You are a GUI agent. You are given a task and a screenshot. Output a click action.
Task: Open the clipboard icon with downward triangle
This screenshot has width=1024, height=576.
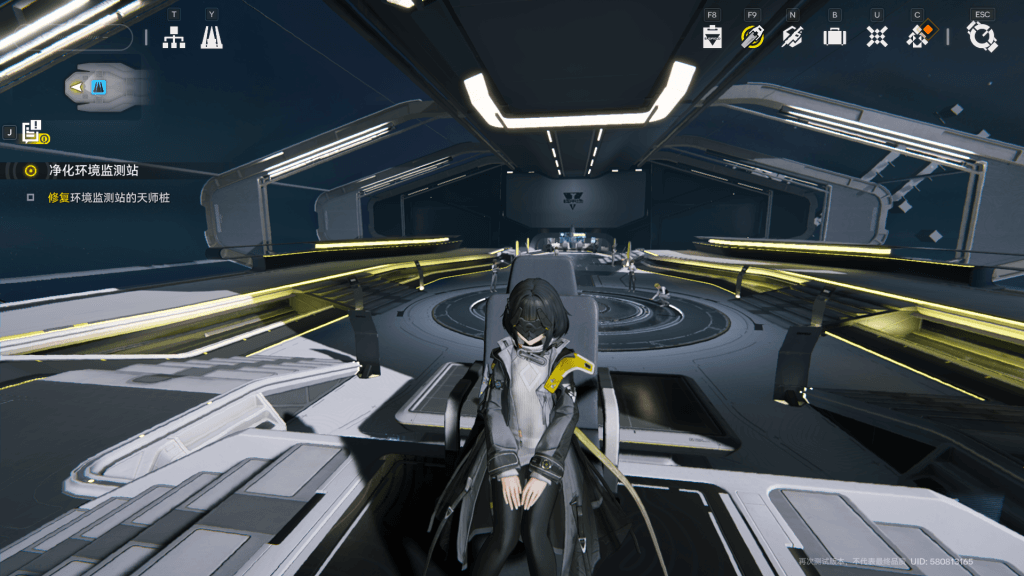click(712, 37)
